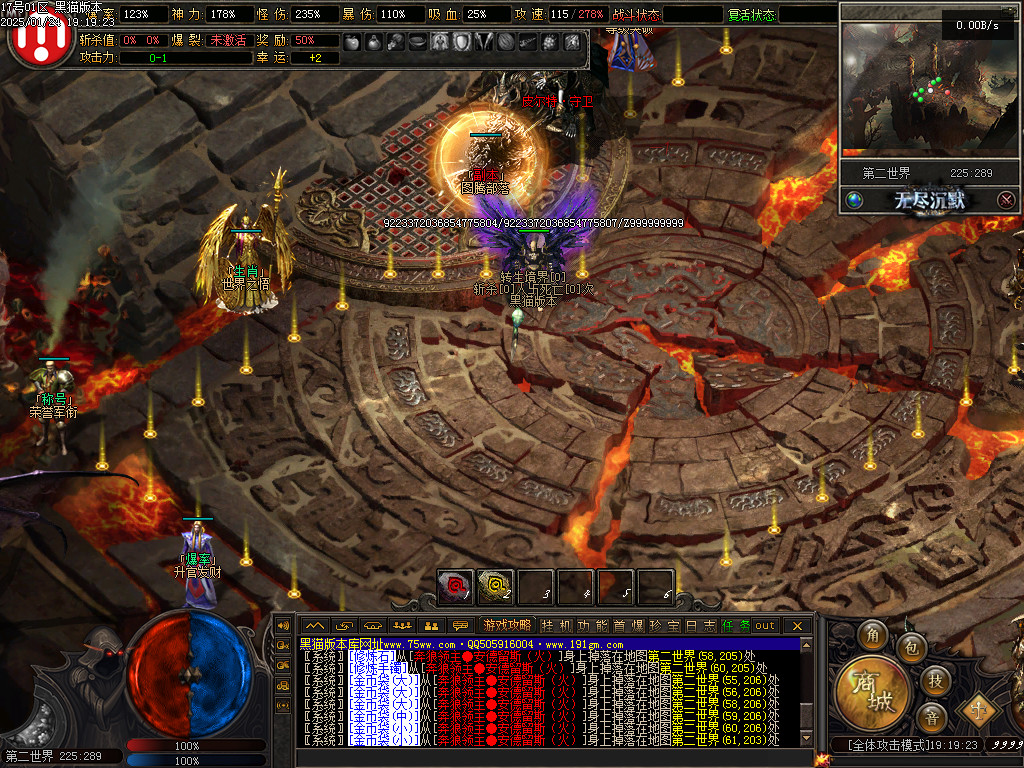The height and width of the screenshot is (768, 1024).
Task: Select the yellow rune stone in hotbar slot 2
Action: point(495,587)
